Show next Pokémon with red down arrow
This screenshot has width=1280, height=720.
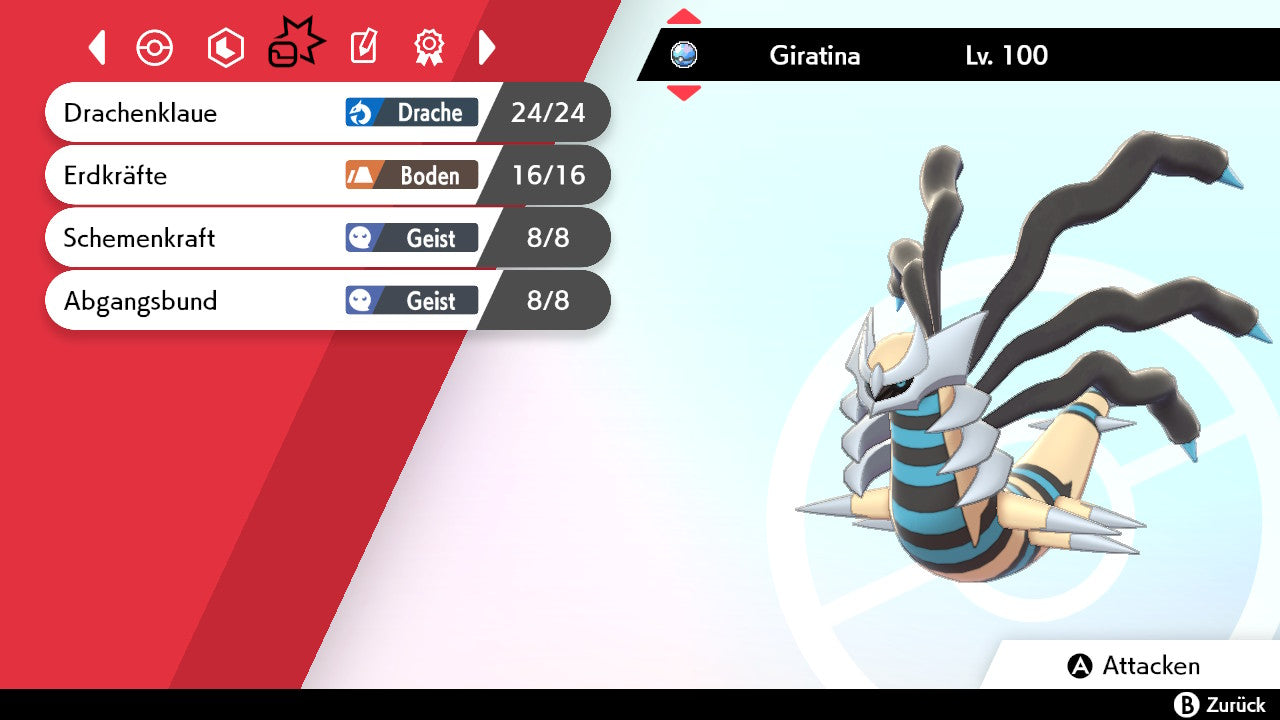click(x=684, y=93)
